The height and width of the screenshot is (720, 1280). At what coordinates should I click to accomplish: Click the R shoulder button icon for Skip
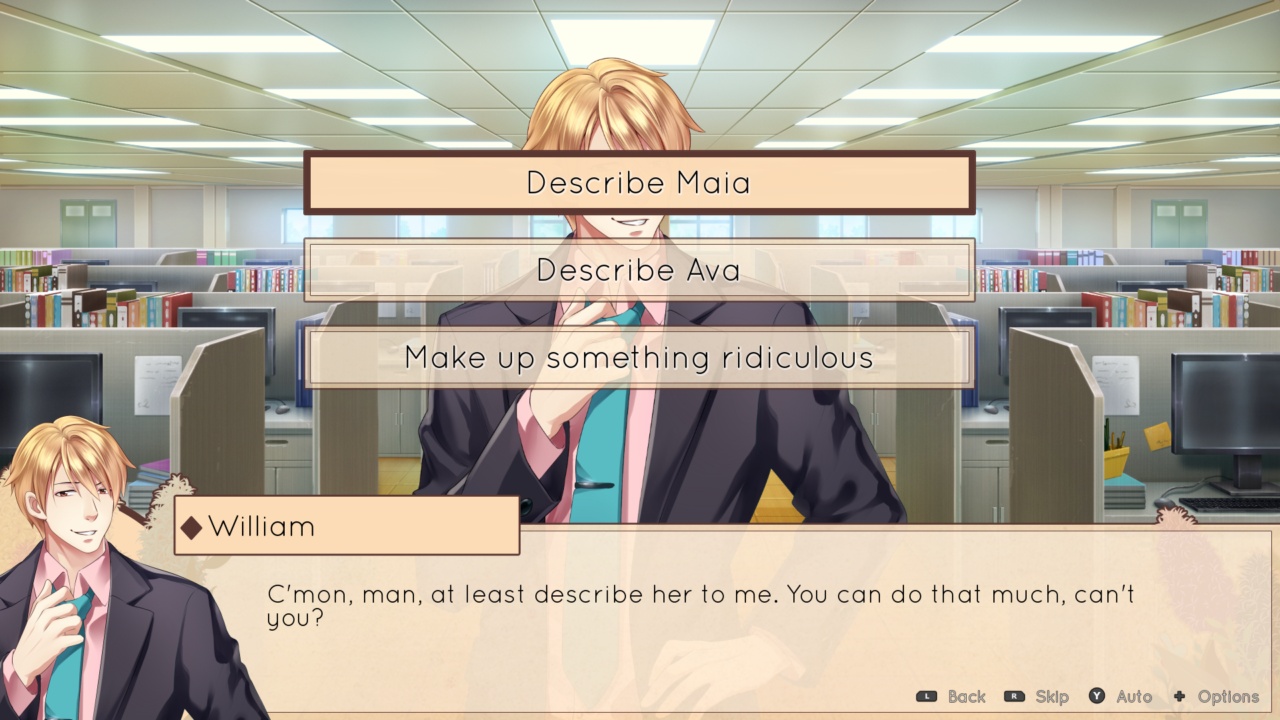[x=1015, y=697]
